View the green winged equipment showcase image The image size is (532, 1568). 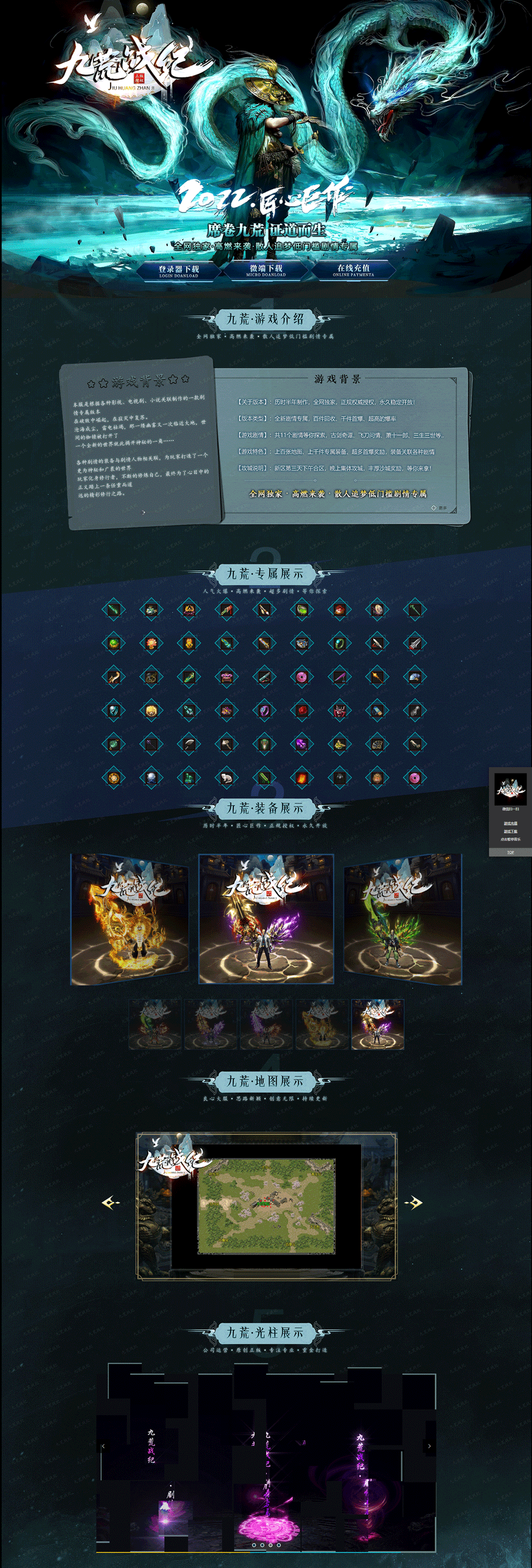pos(403,918)
